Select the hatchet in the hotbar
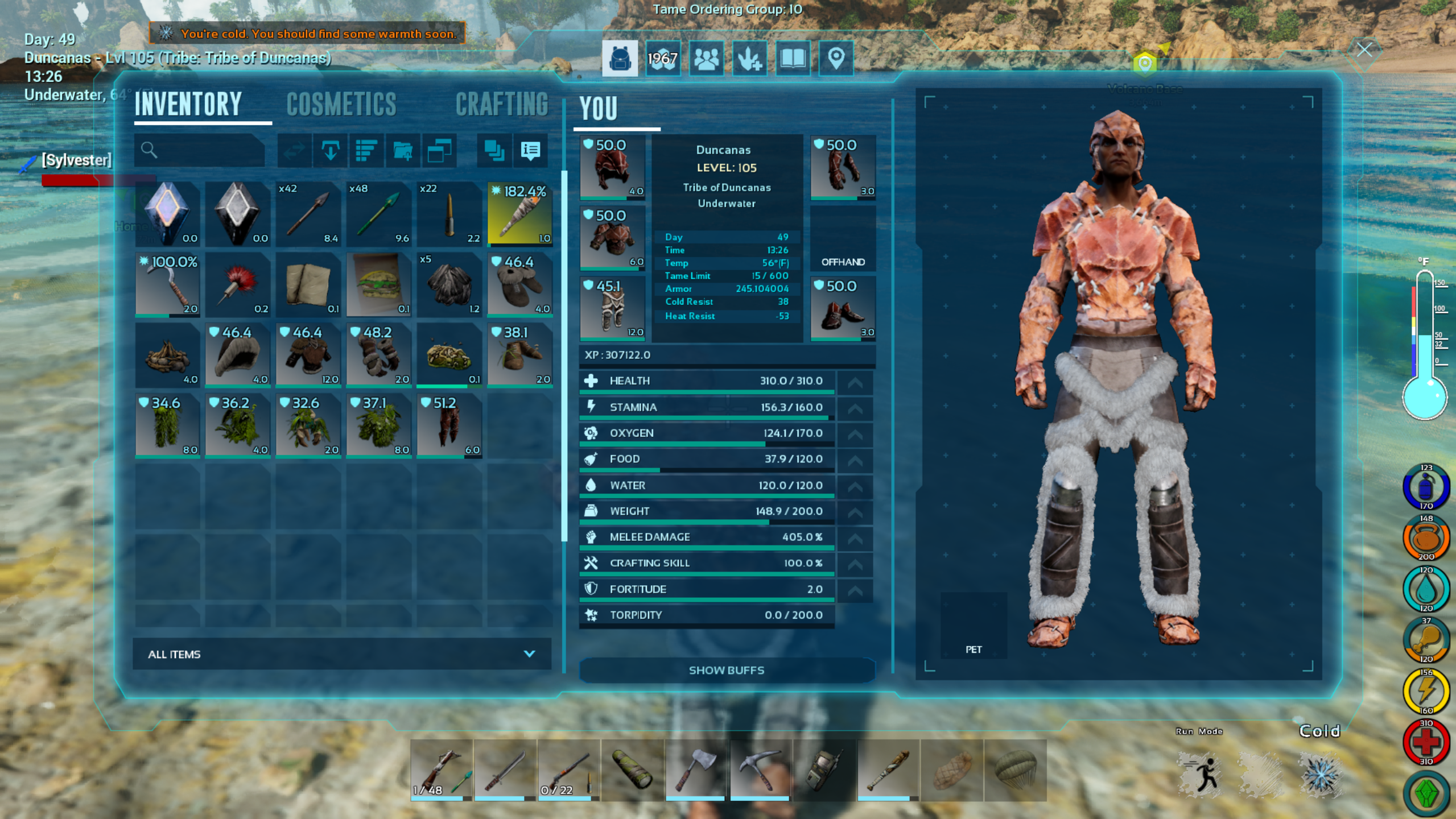The height and width of the screenshot is (819, 1456). click(695, 770)
